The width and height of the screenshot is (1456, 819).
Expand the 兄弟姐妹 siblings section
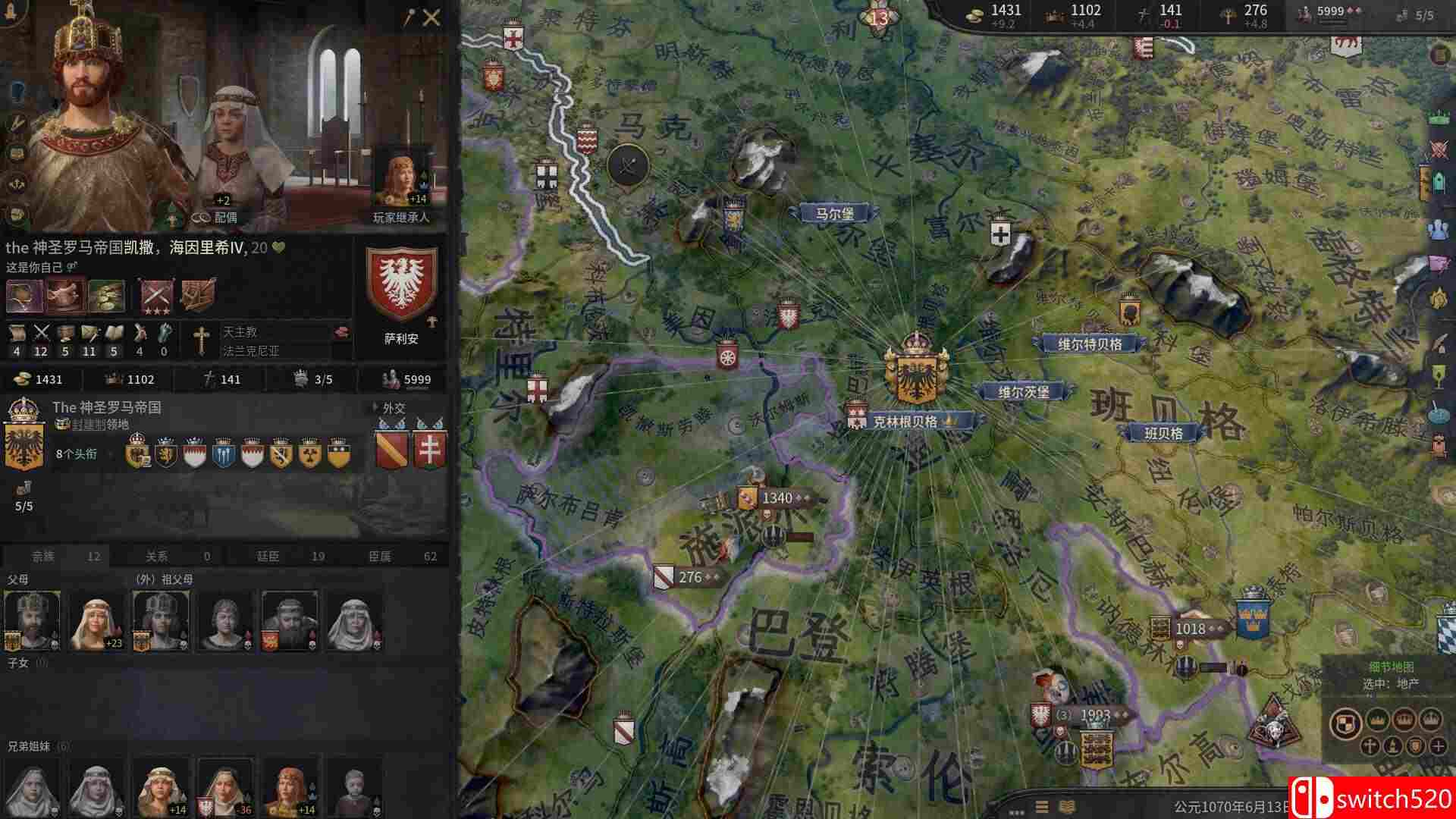(29, 745)
